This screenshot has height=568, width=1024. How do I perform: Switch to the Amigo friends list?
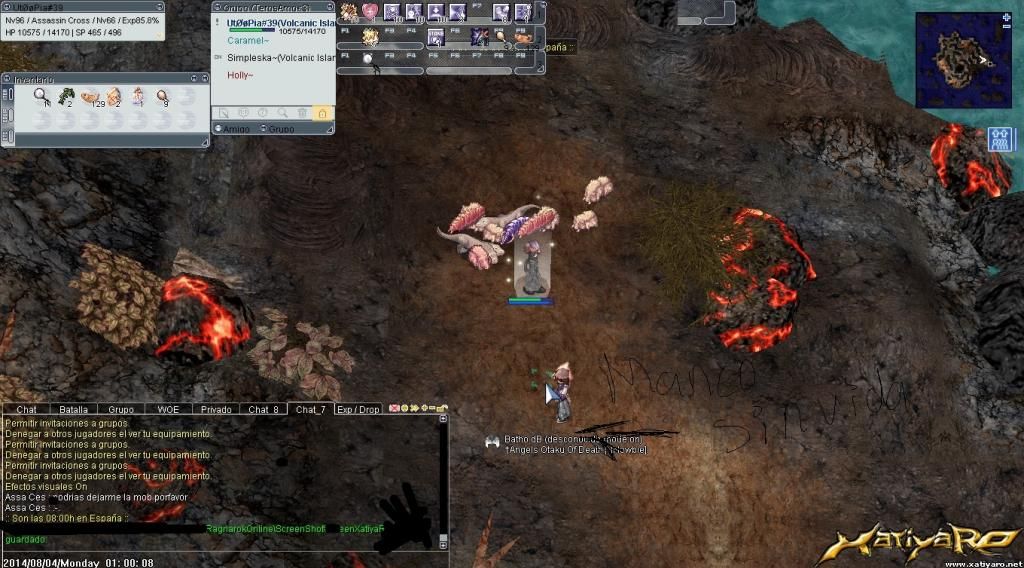pyautogui.click(x=237, y=129)
